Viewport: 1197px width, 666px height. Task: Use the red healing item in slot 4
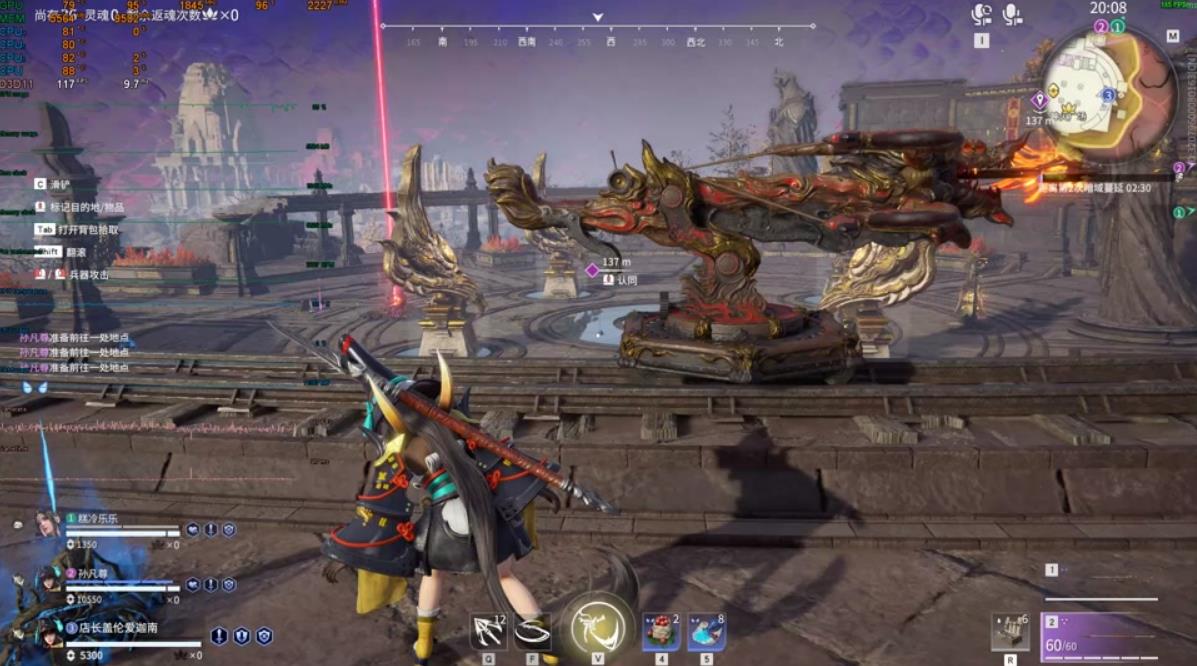click(660, 632)
